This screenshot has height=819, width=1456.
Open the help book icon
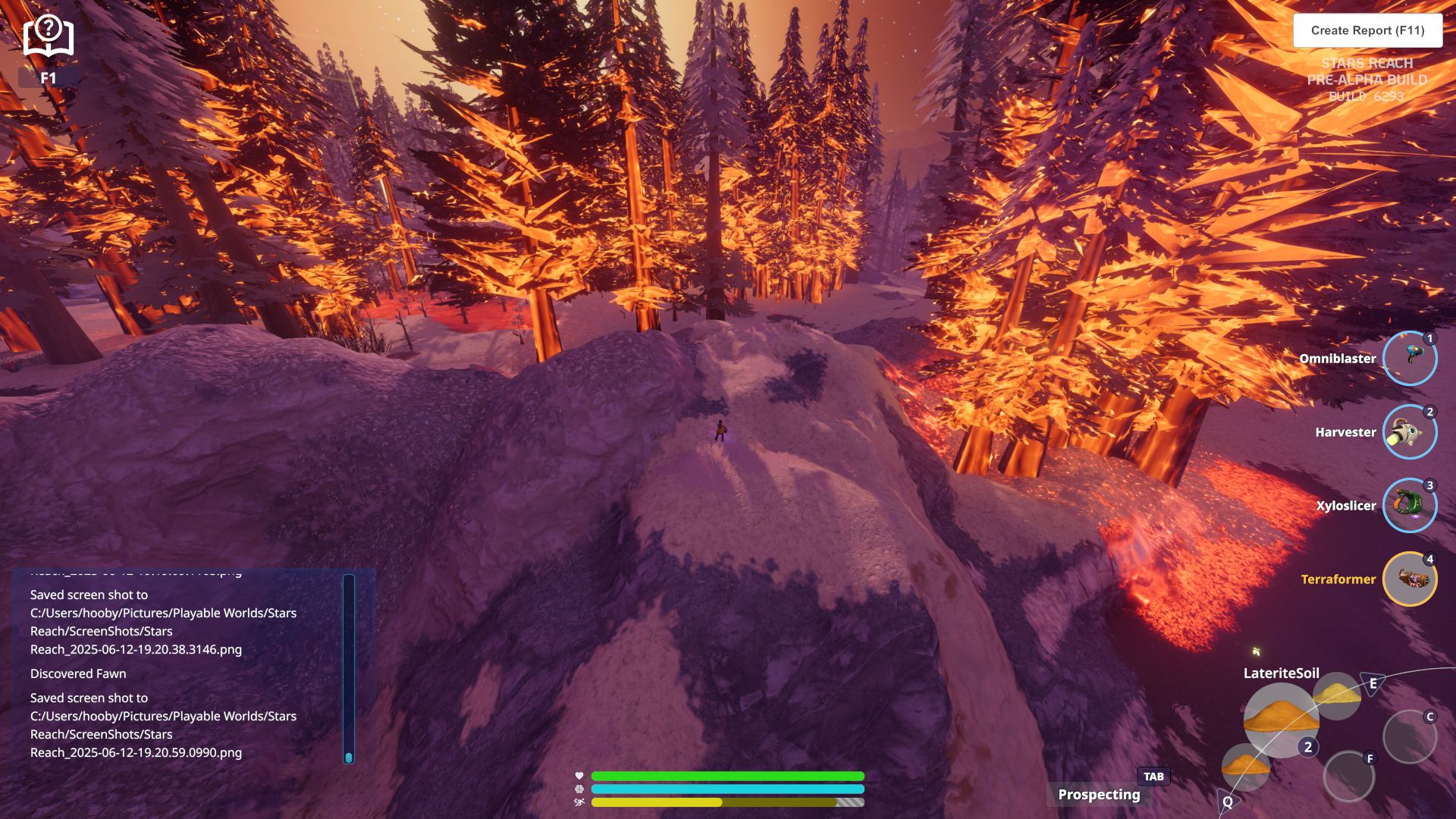[x=48, y=36]
